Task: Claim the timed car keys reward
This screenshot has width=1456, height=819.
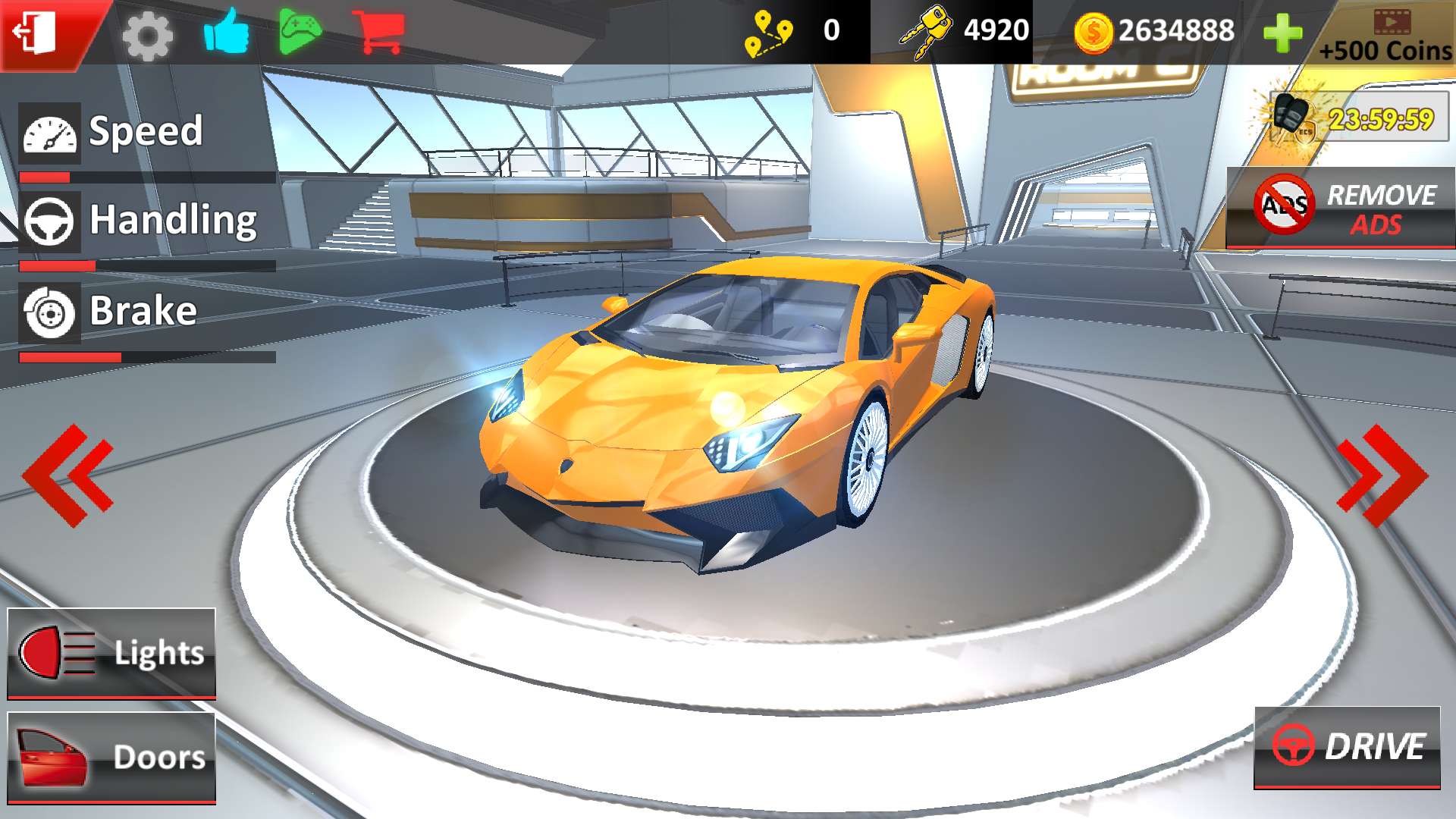Action: [1359, 118]
